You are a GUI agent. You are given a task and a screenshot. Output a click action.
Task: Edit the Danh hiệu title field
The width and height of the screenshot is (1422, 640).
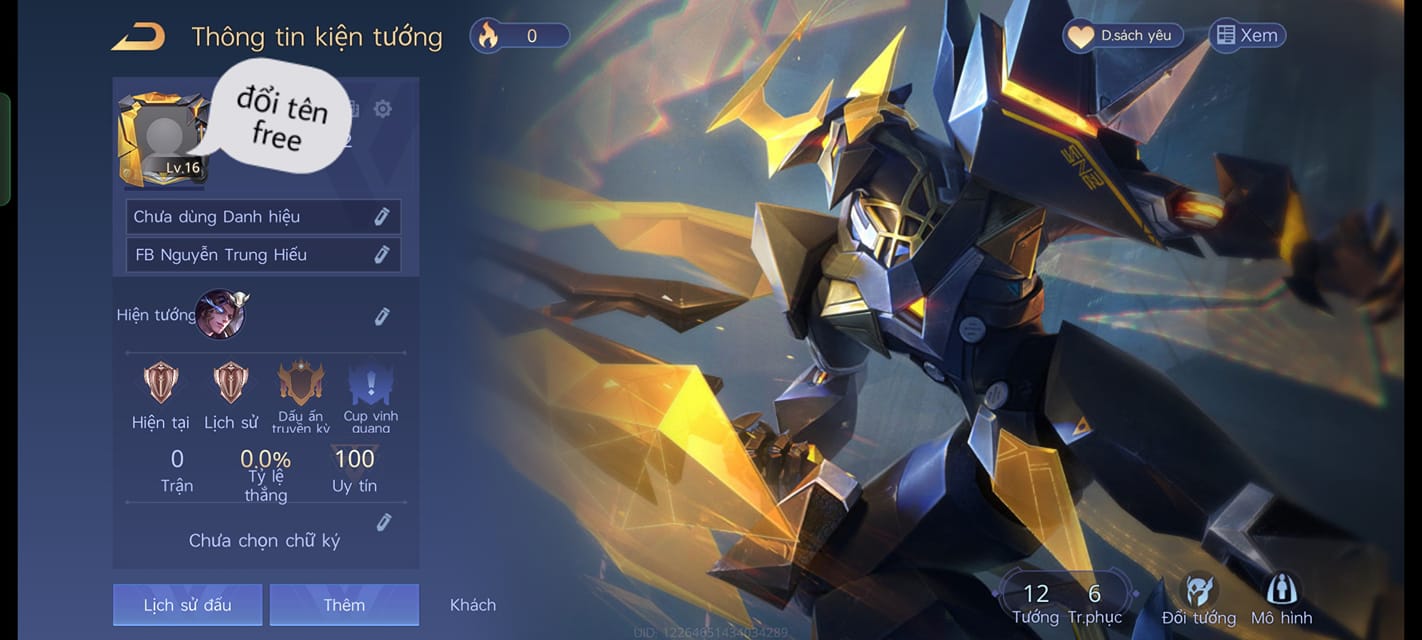(381, 217)
